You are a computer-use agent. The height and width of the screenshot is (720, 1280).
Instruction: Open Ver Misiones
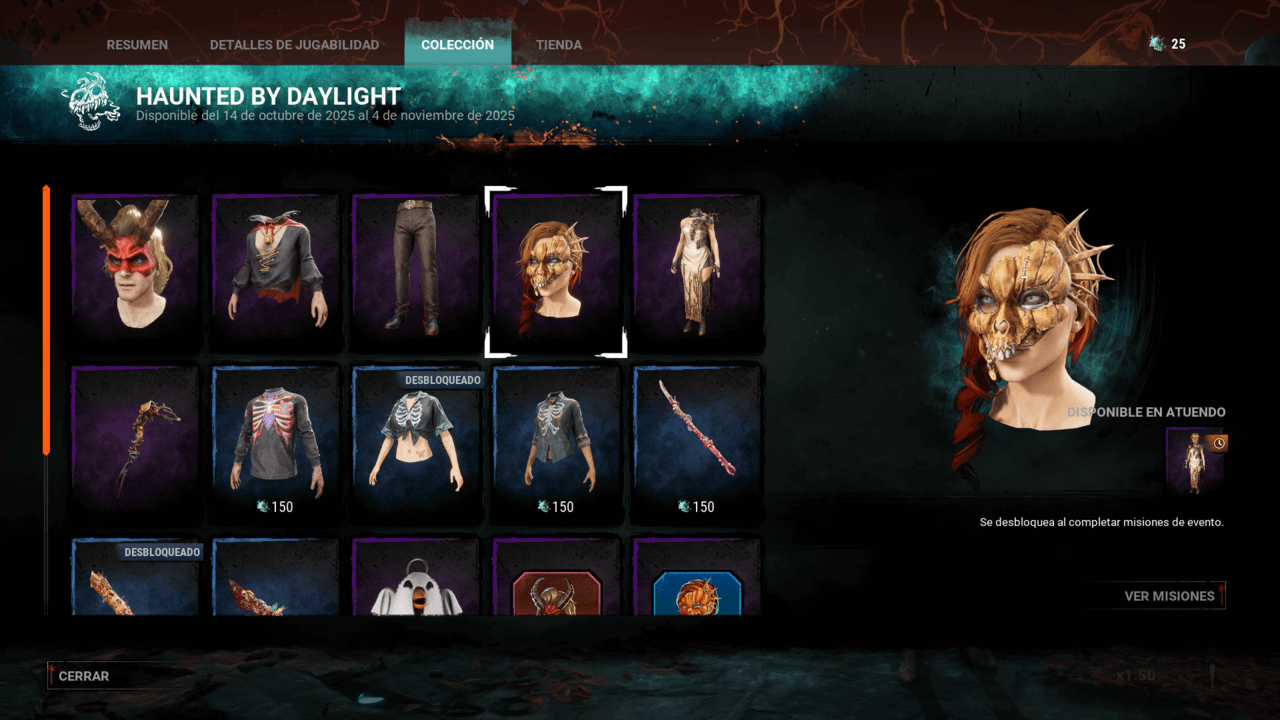click(x=1169, y=596)
